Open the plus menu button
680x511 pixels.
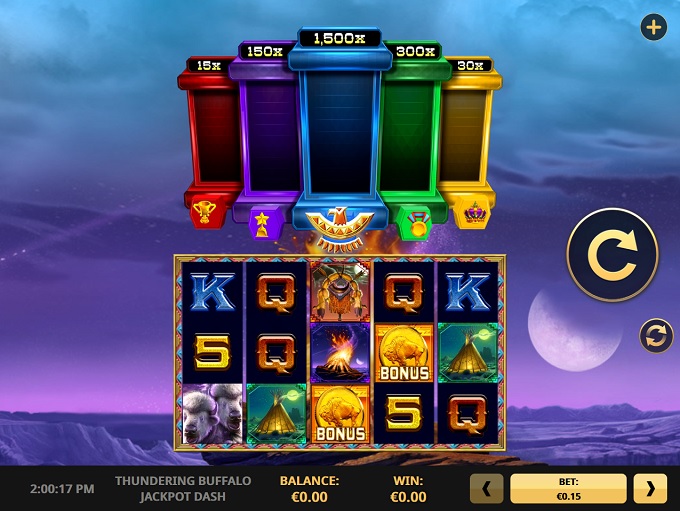[654, 28]
